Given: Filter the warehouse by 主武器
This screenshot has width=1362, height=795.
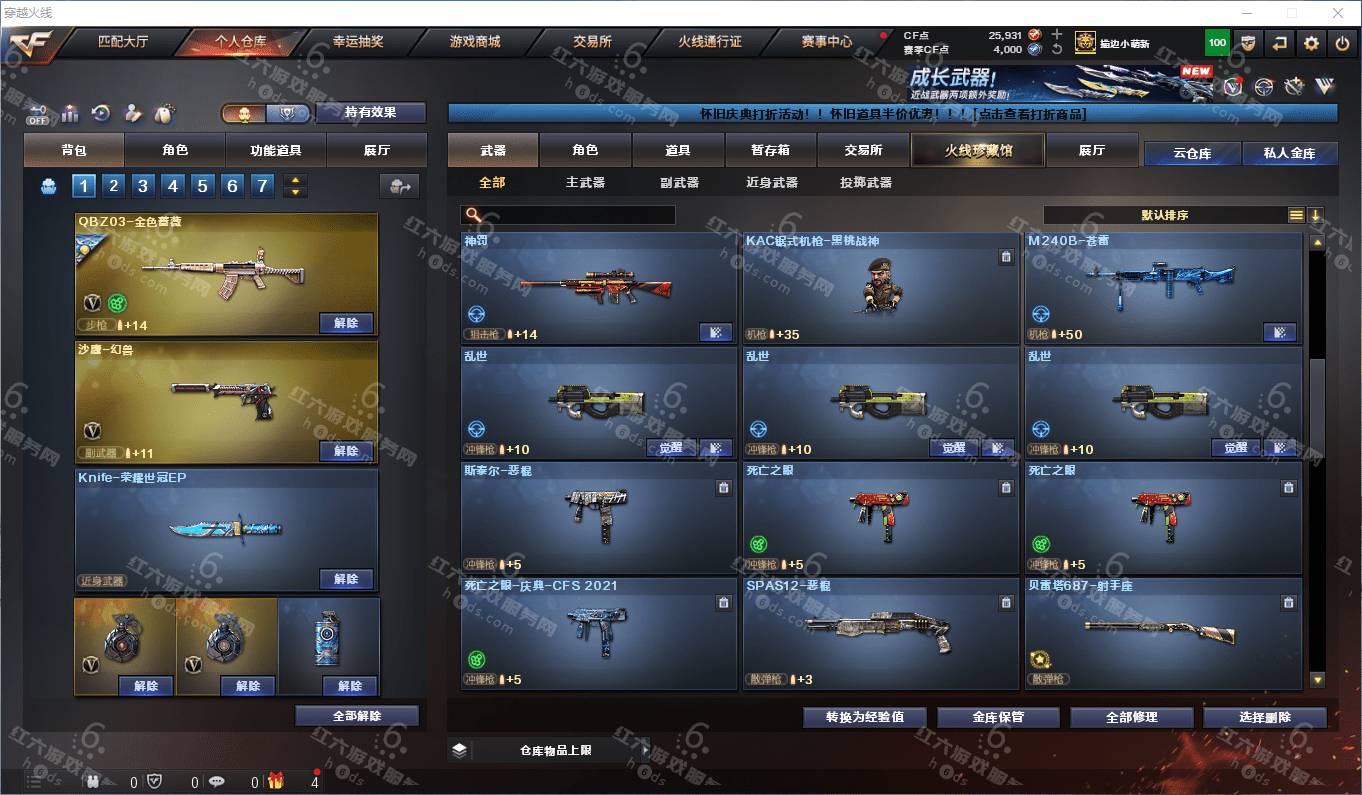Looking at the screenshot, I should (585, 183).
